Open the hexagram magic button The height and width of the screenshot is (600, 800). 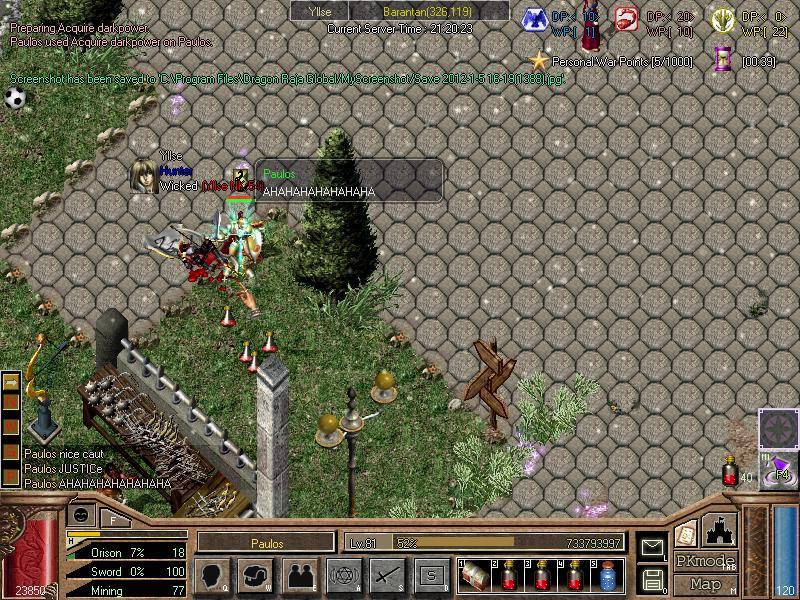[x=344, y=575]
